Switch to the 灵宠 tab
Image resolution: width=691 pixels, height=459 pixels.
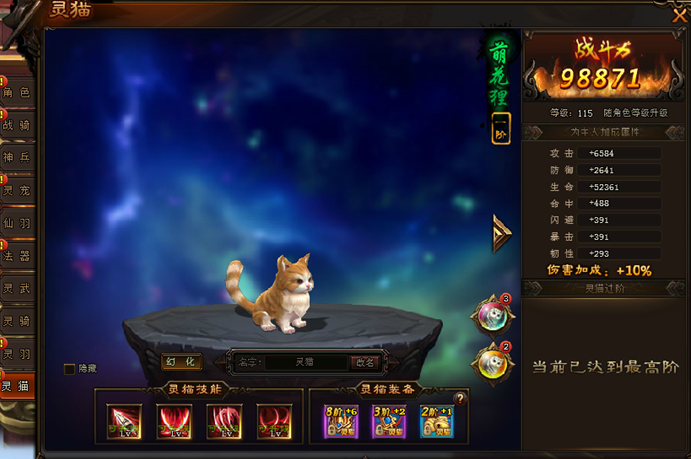tap(17, 190)
